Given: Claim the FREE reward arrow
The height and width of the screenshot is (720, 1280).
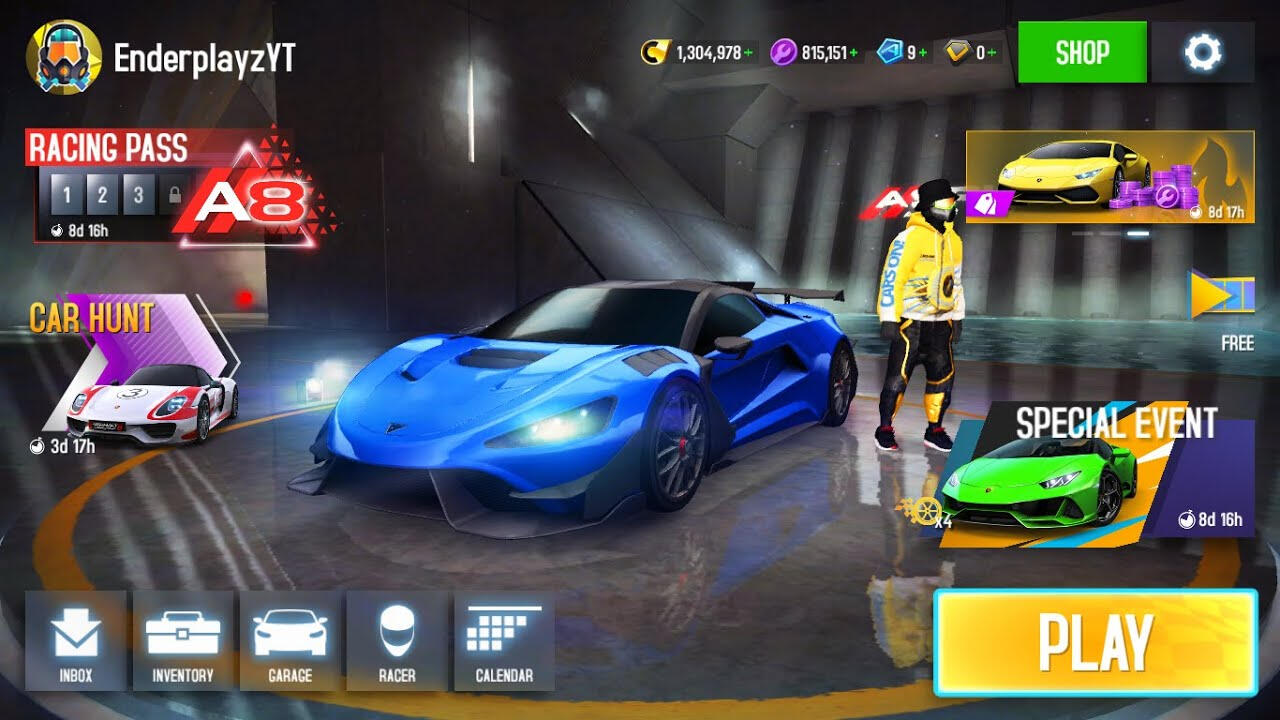Looking at the screenshot, I should tap(1220, 298).
